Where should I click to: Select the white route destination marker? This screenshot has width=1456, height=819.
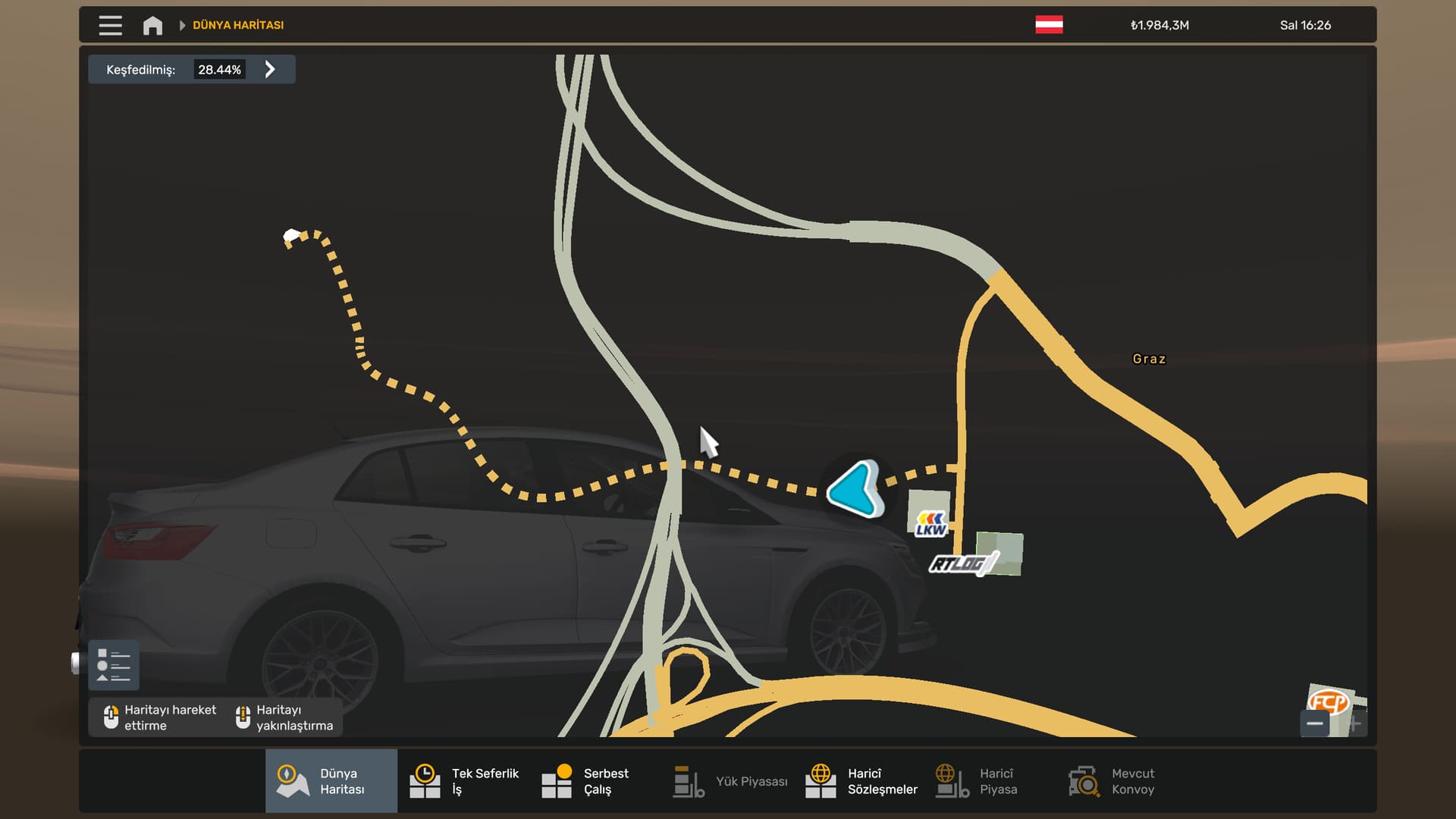coord(290,237)
